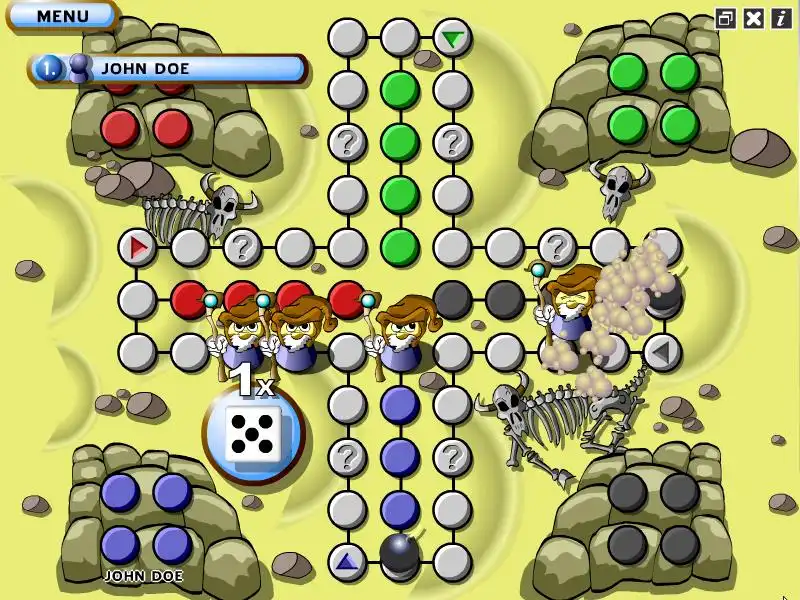
Task: Select the gray arrow start tile
Action: [x=660, y=351]
